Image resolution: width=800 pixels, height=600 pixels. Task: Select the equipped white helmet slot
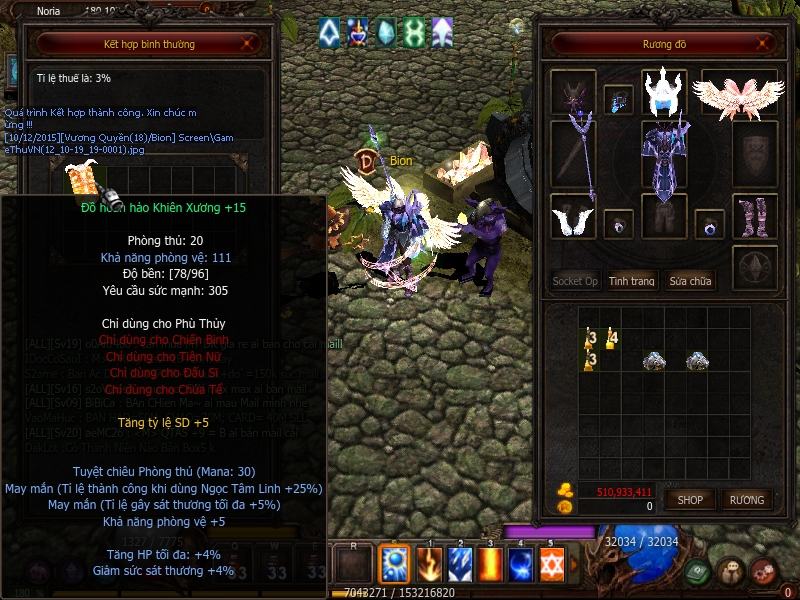coord(663,92)
